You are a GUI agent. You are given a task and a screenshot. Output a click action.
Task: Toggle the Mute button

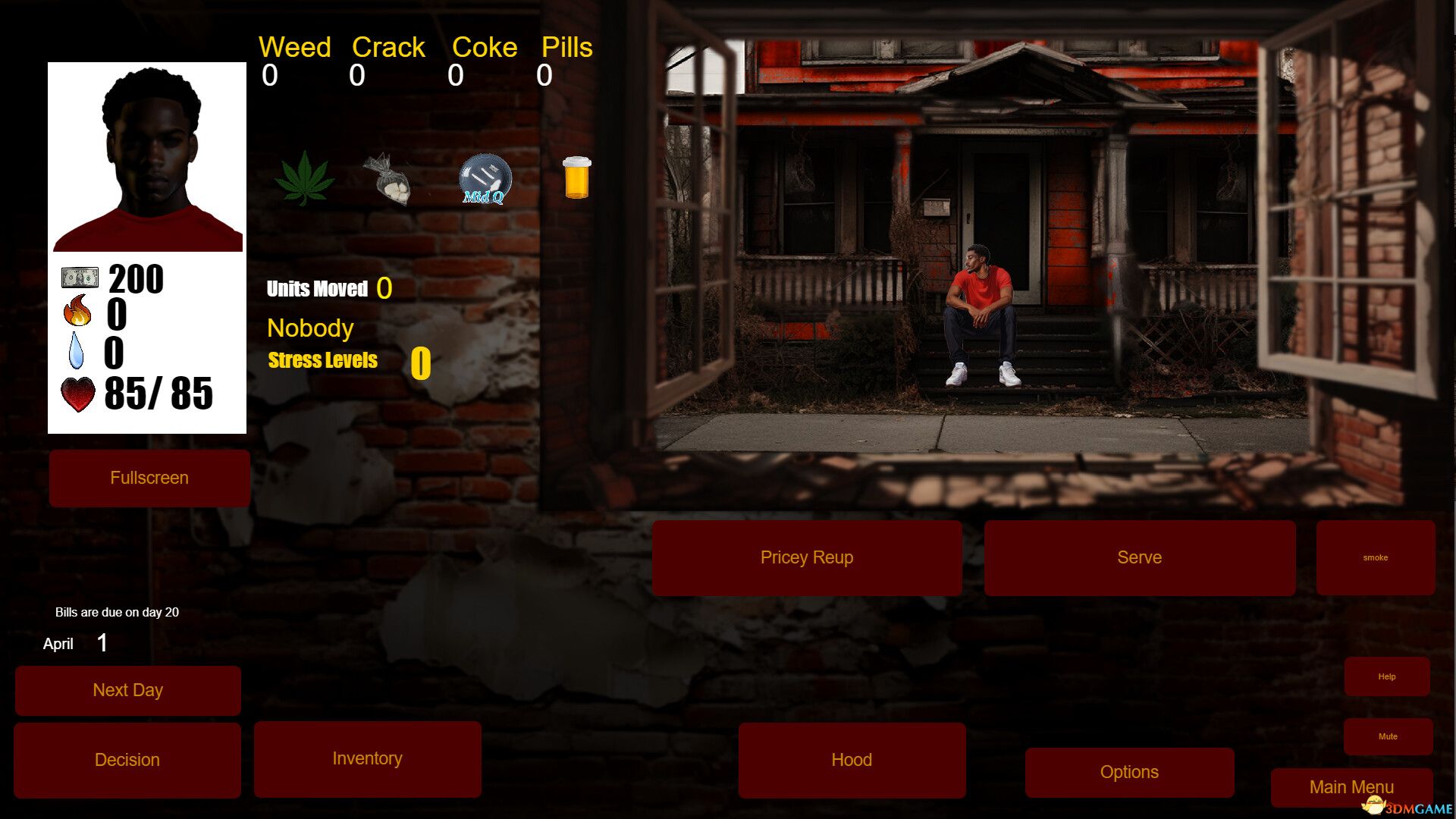tap(1388, 735)
